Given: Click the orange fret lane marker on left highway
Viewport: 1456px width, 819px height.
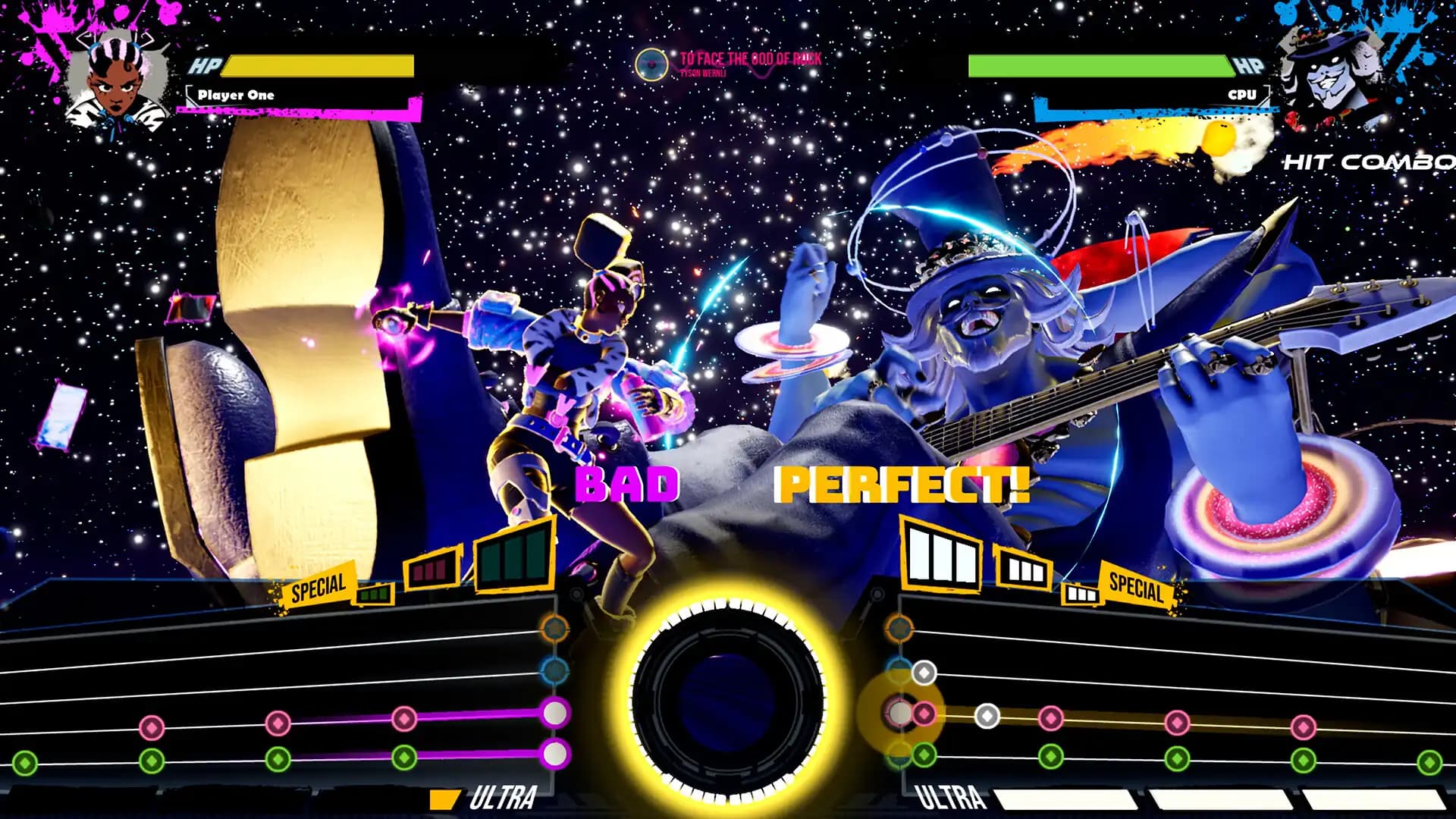Looking at the screenshot, I should click(x=556, y=628).
